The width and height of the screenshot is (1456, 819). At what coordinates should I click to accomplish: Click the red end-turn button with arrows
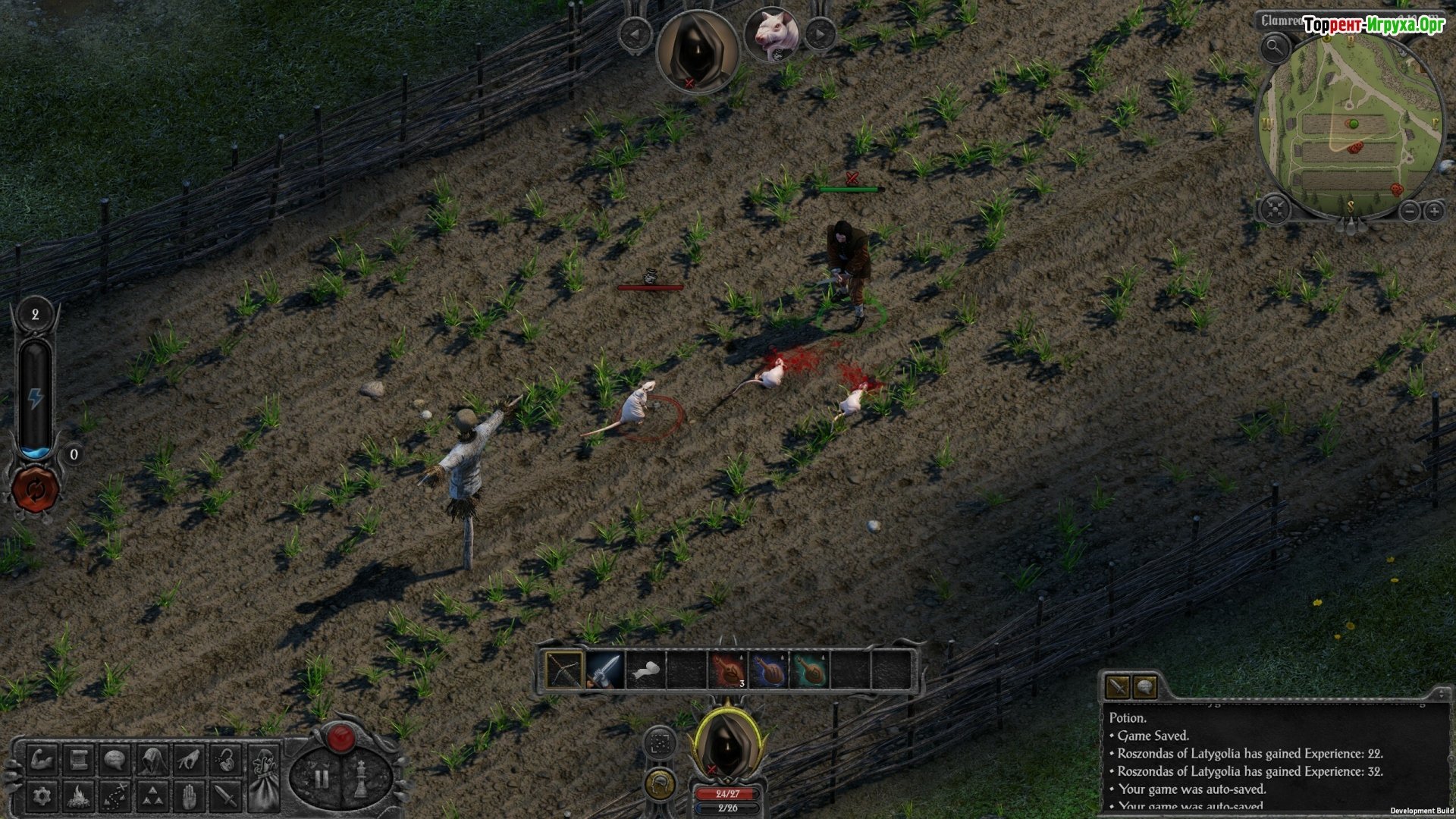click(35, 489)
